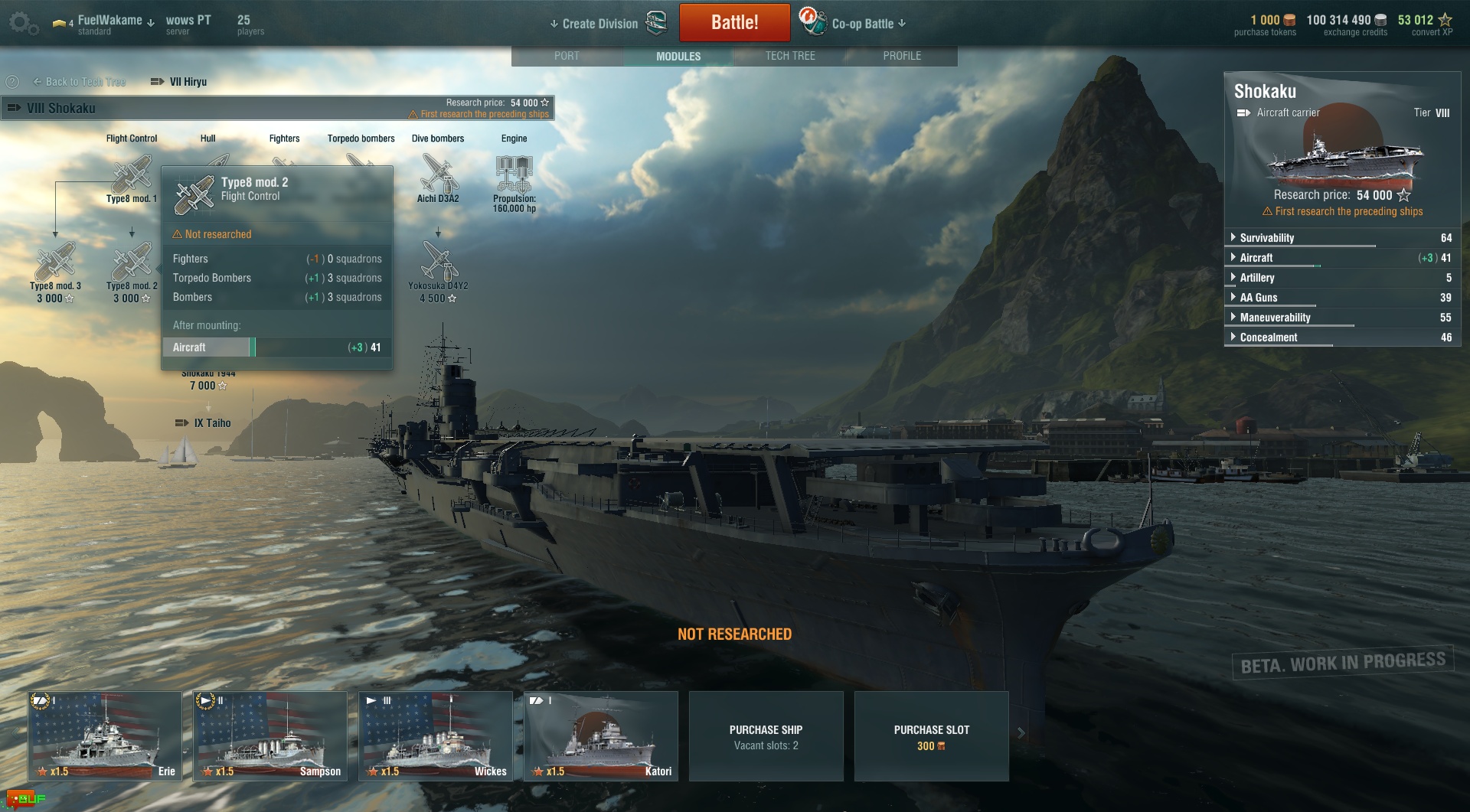The width and height of the screenshot is (1470, 812).
Task: Click Create Division
Action: pos(599,24)
